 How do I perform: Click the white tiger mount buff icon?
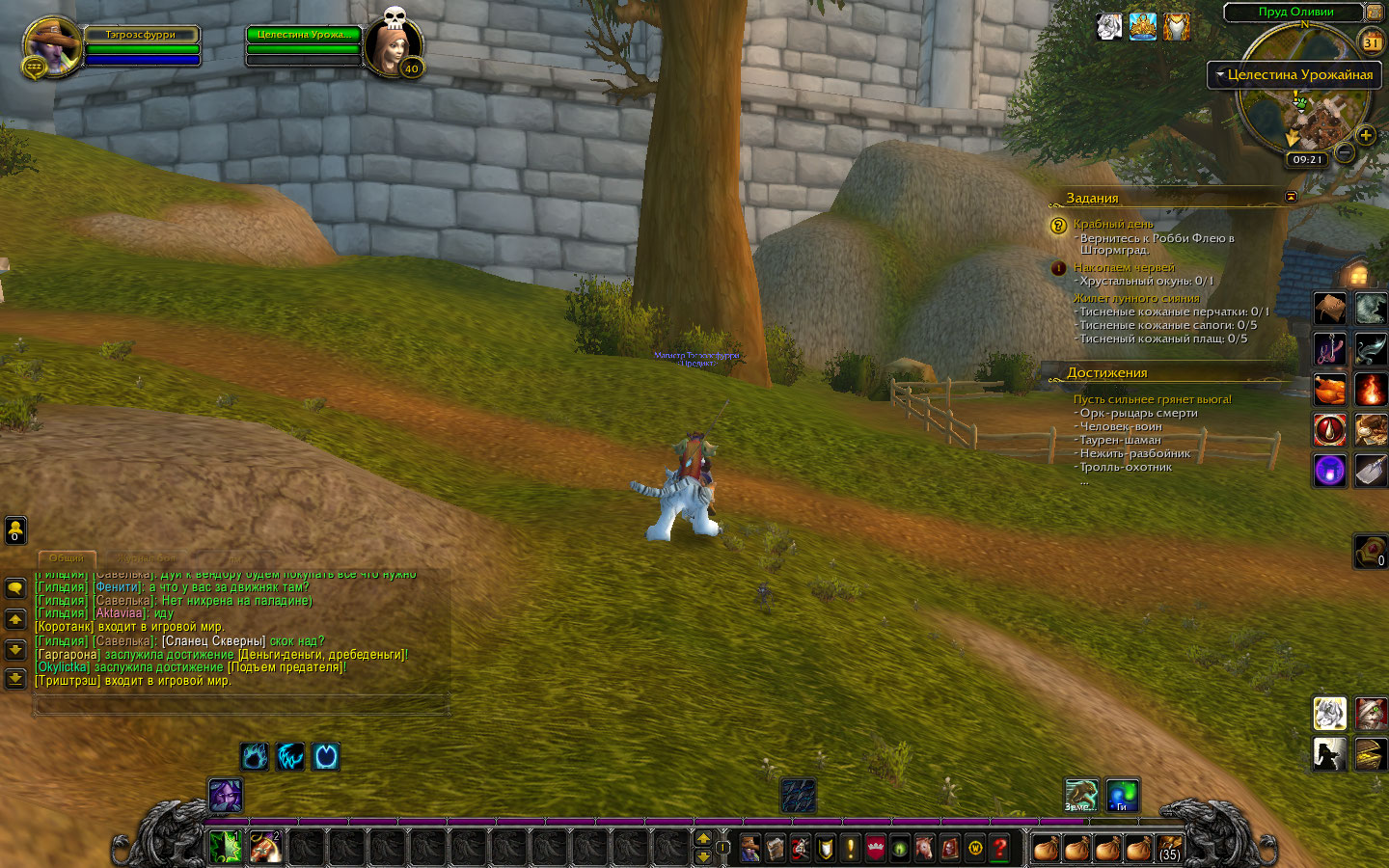(1109, 26)
